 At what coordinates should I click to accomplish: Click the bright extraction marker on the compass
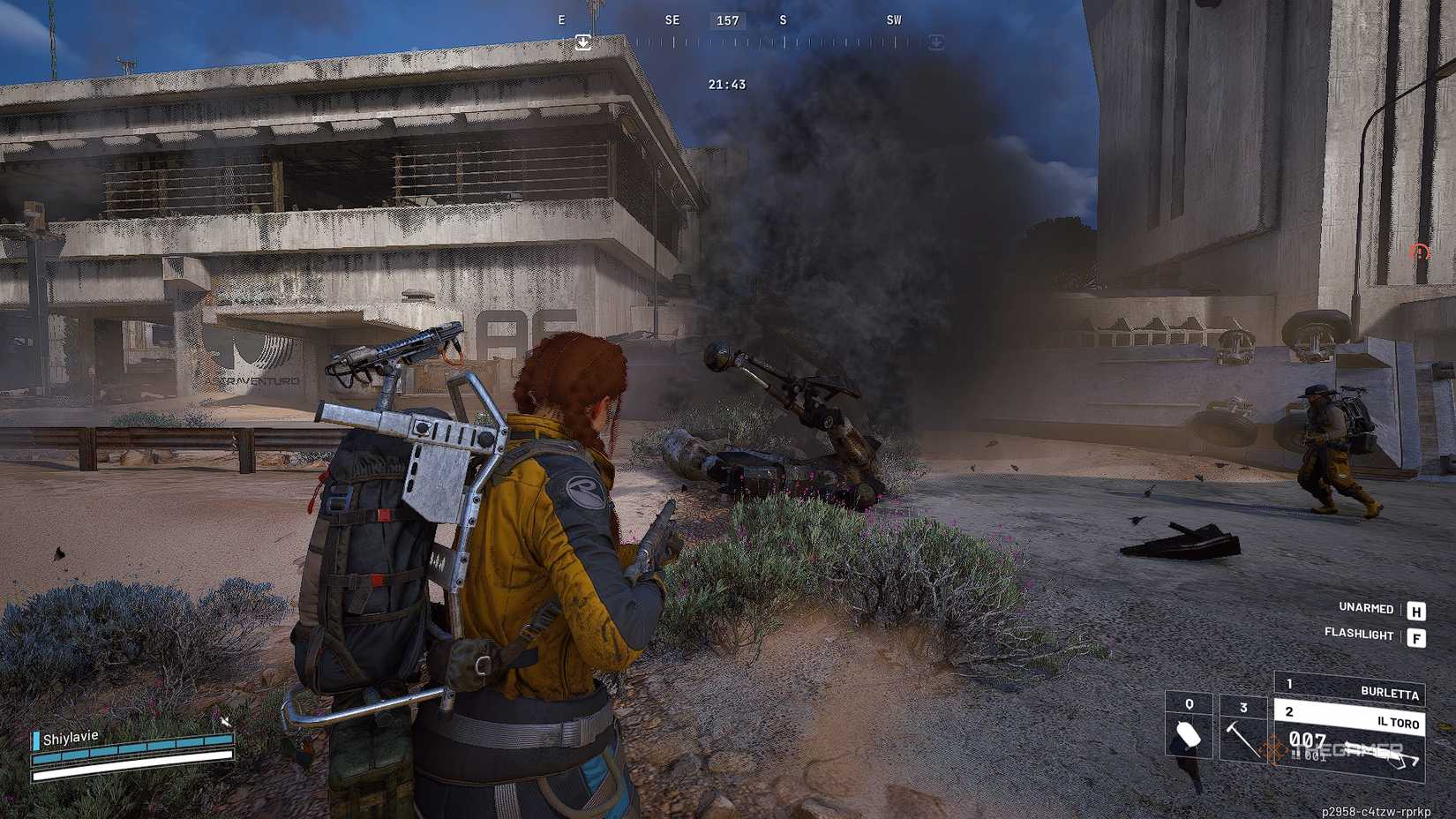click(x=583, y=42)
